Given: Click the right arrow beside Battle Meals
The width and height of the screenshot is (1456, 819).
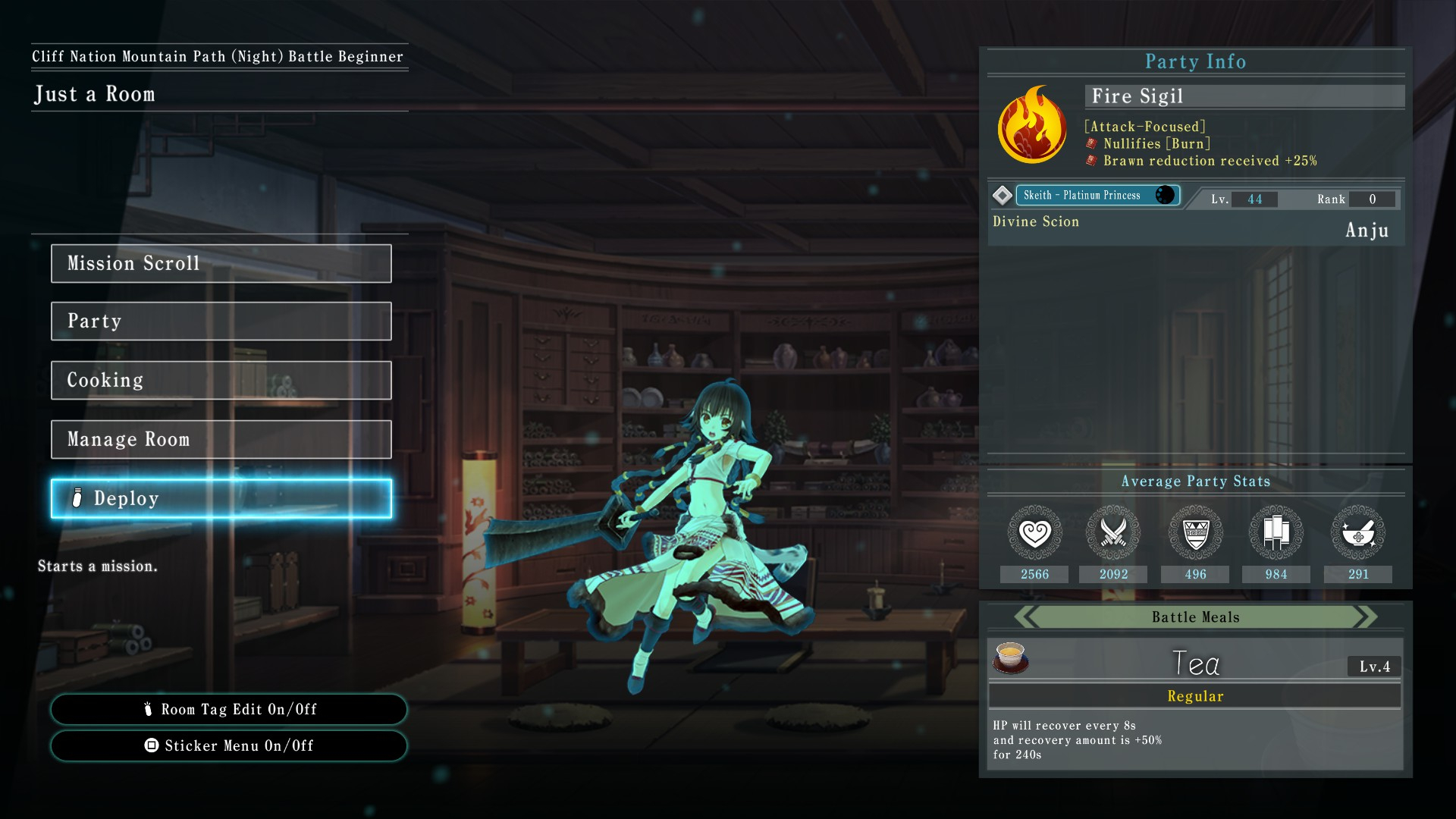Looking at the screenshot, I should pos(1366,617).
